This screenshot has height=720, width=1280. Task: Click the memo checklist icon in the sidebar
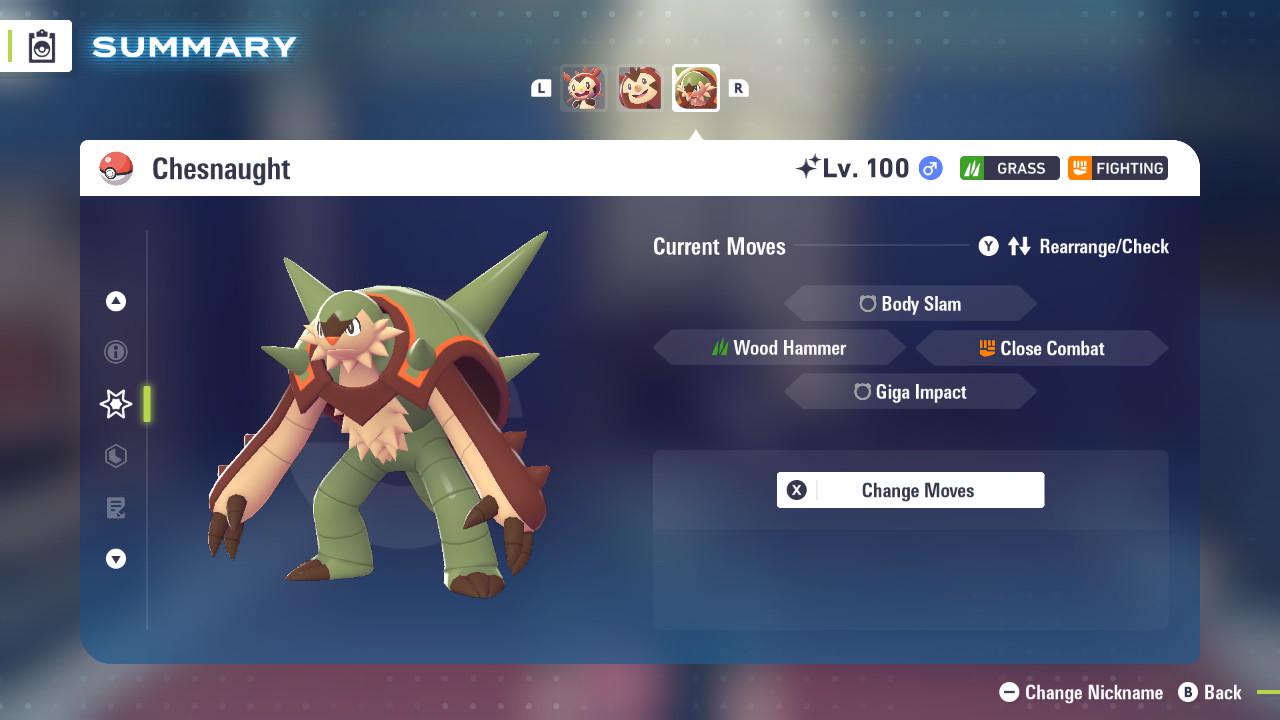[x=116, y=508]
